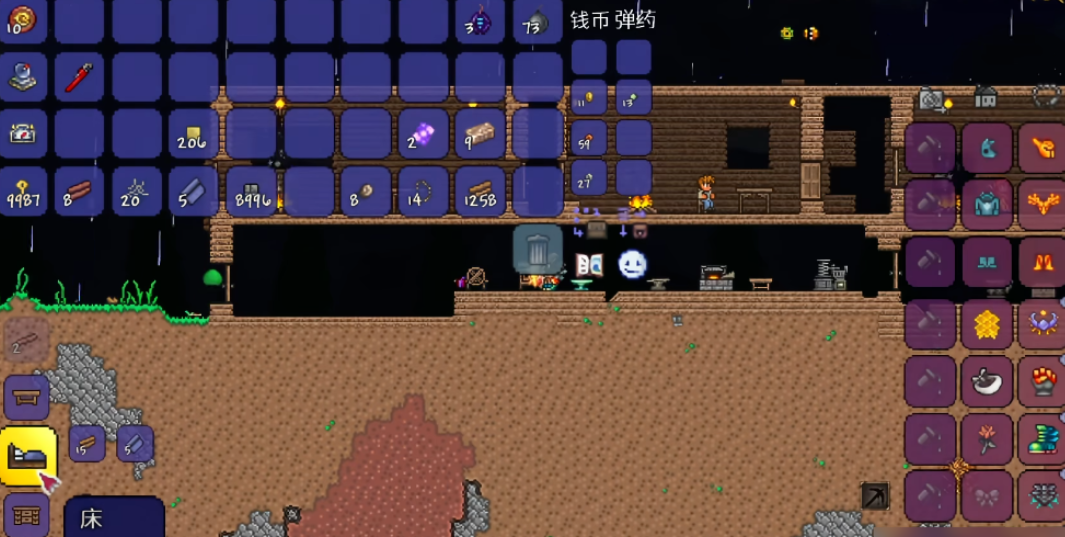This screenshot has height=537, width=1065.
Task: Toggle the smiling moon emote icon
Action: click(632, 264)
